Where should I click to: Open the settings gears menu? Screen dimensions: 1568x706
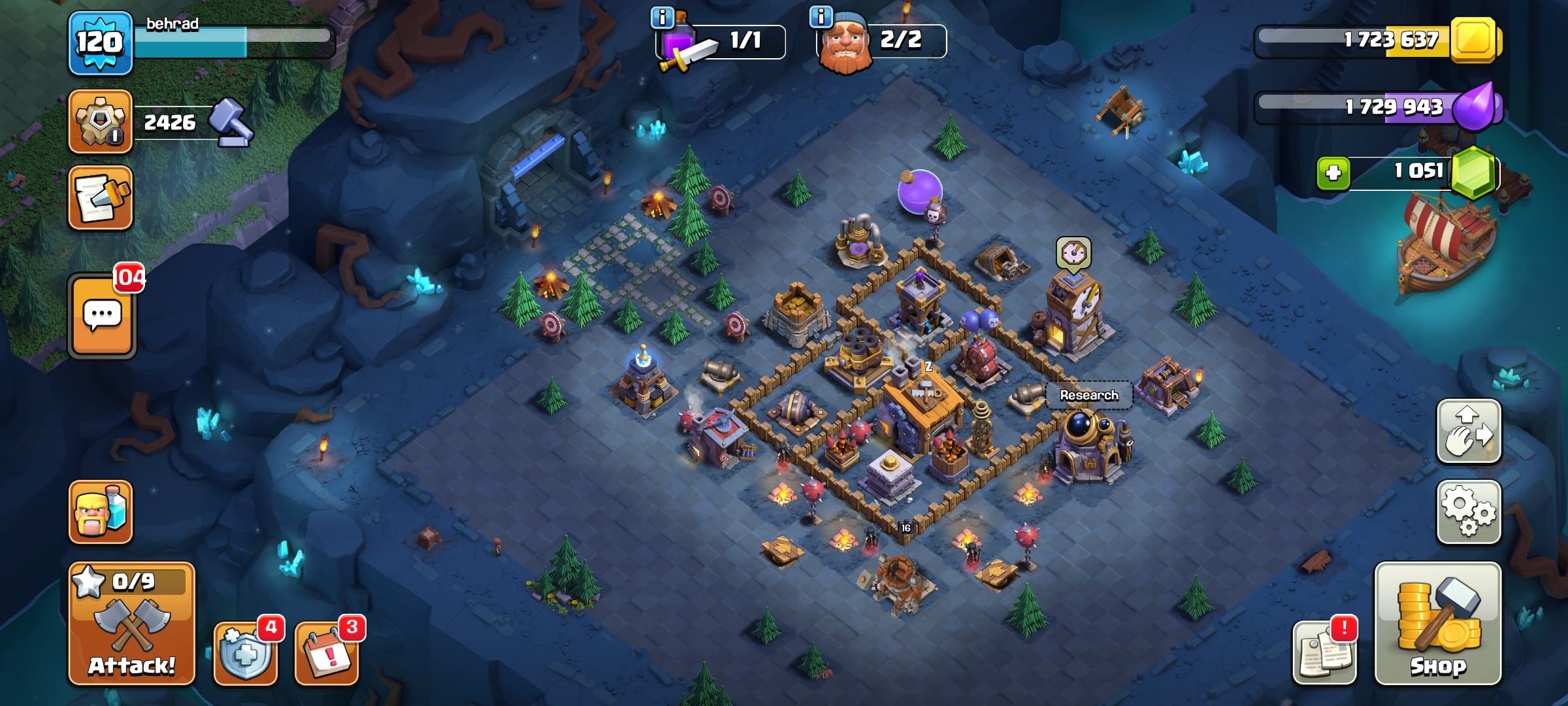(x=1468, y=512)
